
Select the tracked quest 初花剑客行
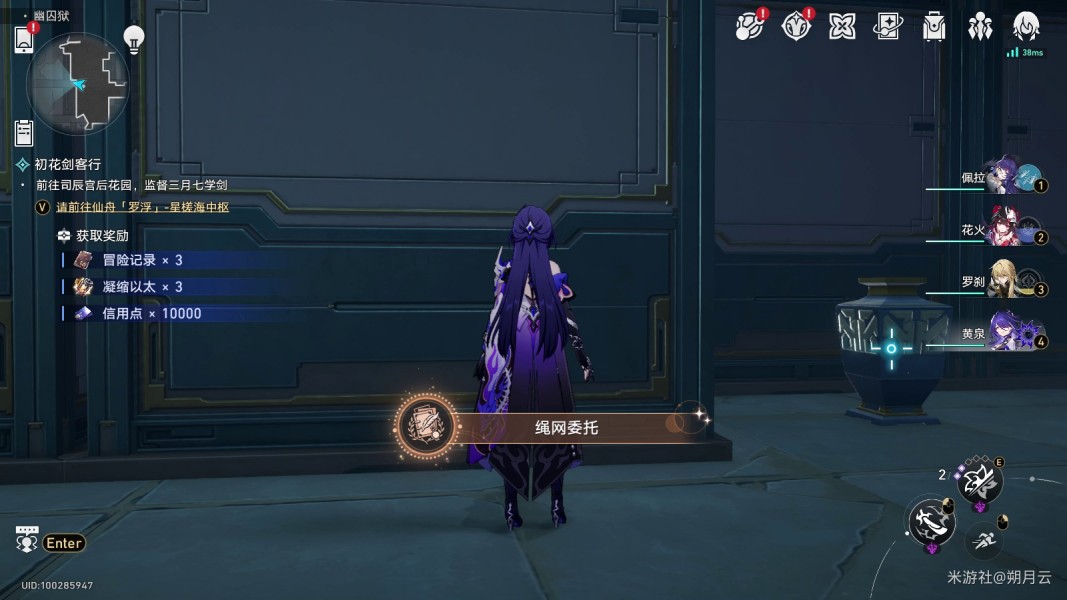[x=68, y=164]
